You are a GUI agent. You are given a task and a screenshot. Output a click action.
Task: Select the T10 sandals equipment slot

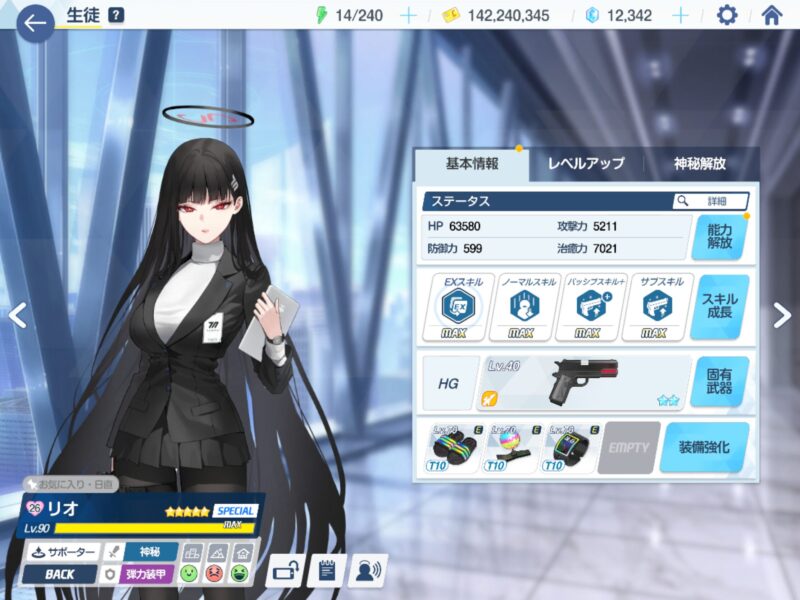[x=448, y=447]
